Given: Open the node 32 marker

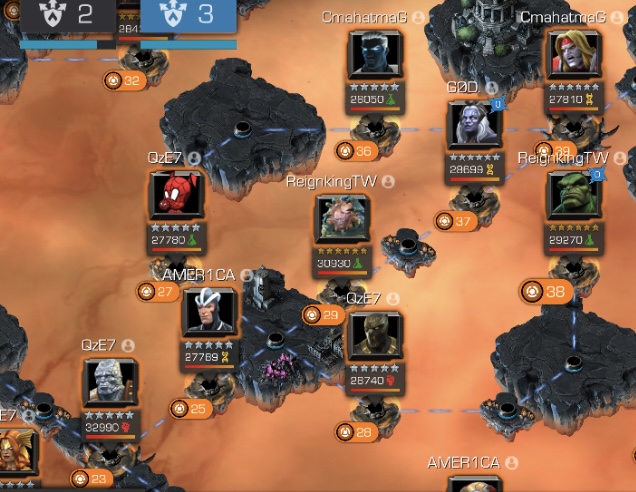Looking at the screenshot, I should click(x=124, y=80).
